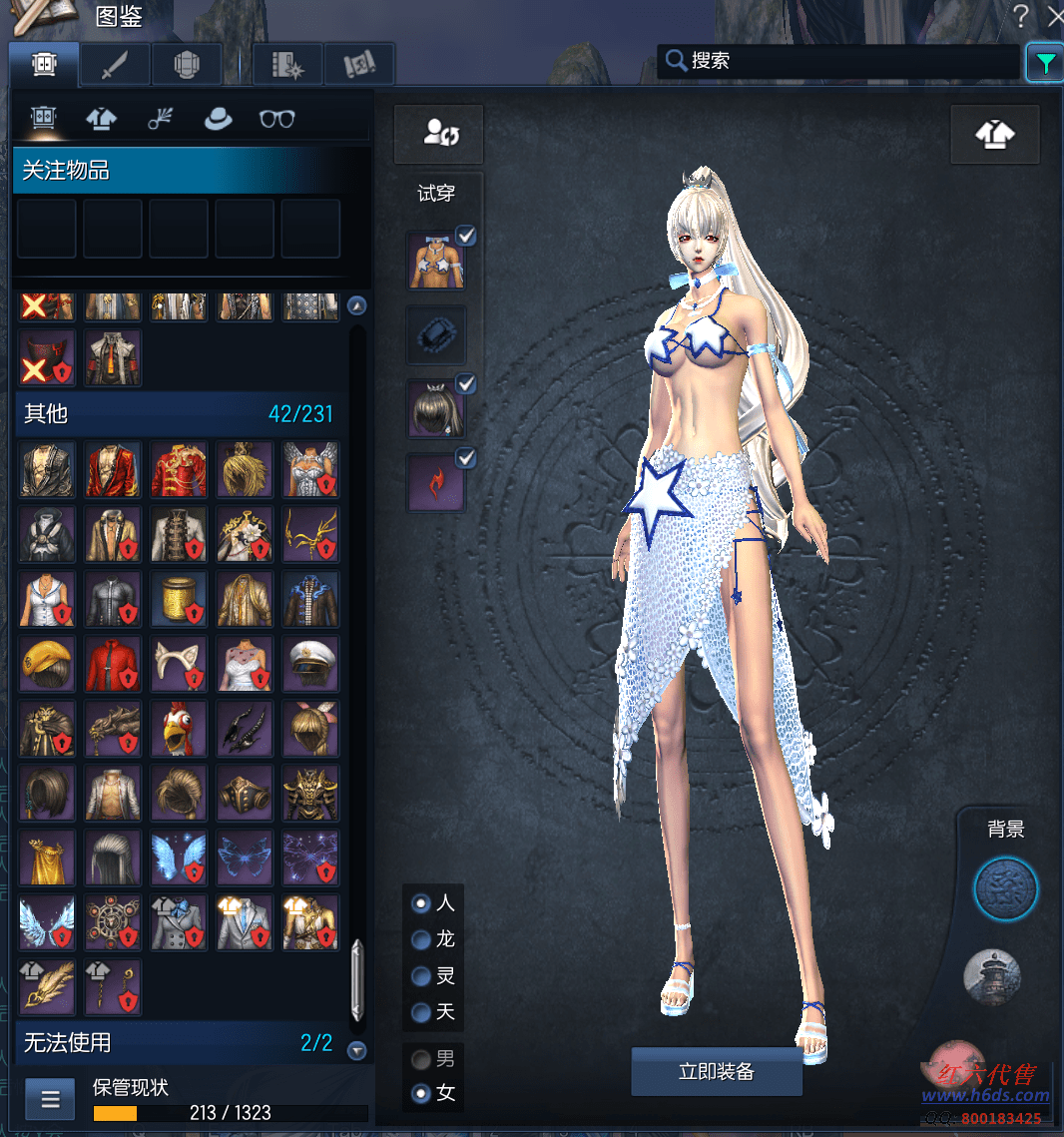Click the shirt icon button top right
The image size is (1064, 1137).
point(994,135)
